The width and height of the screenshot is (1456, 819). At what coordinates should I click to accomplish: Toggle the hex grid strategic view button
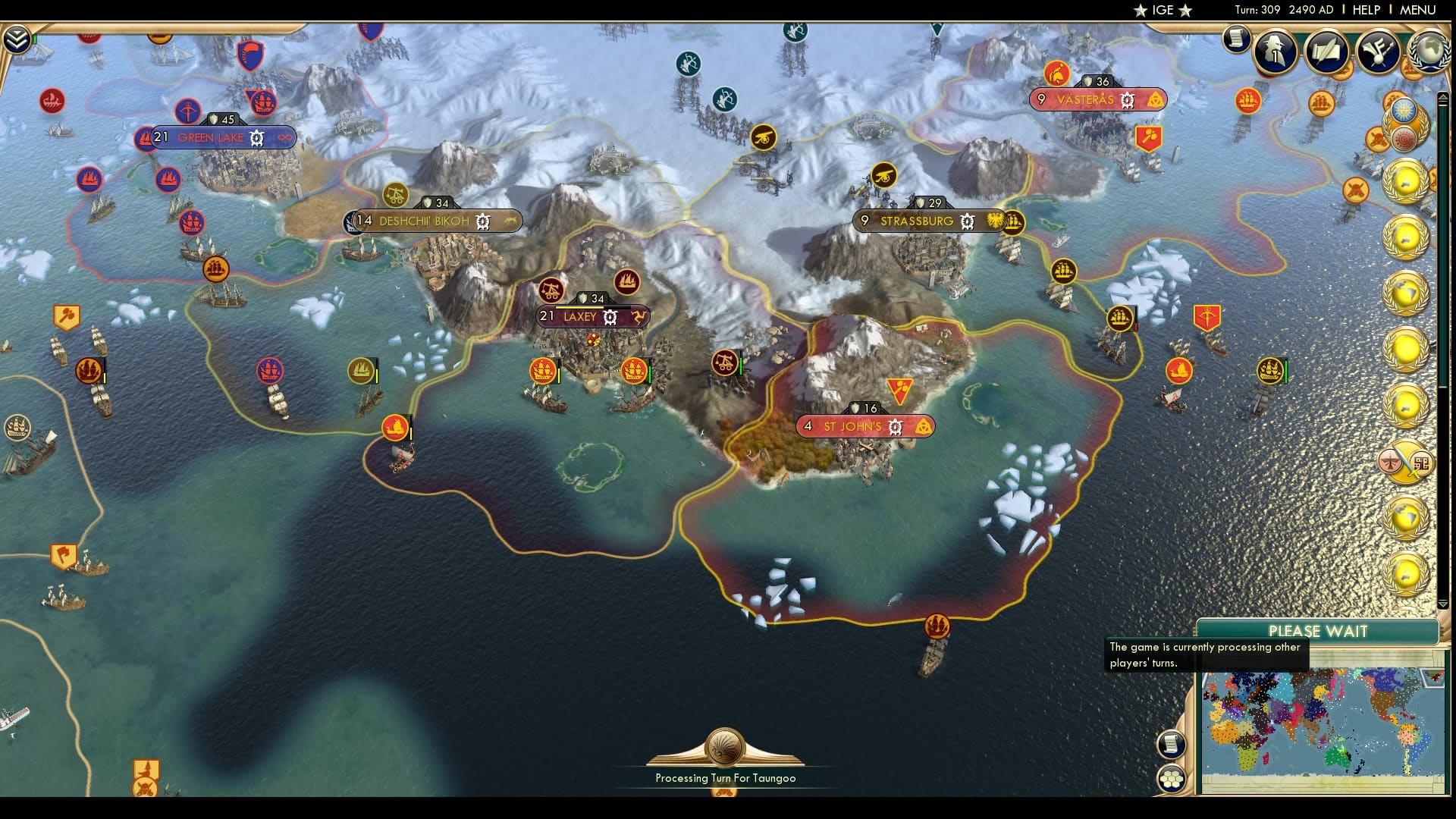tap(1171, 778)
